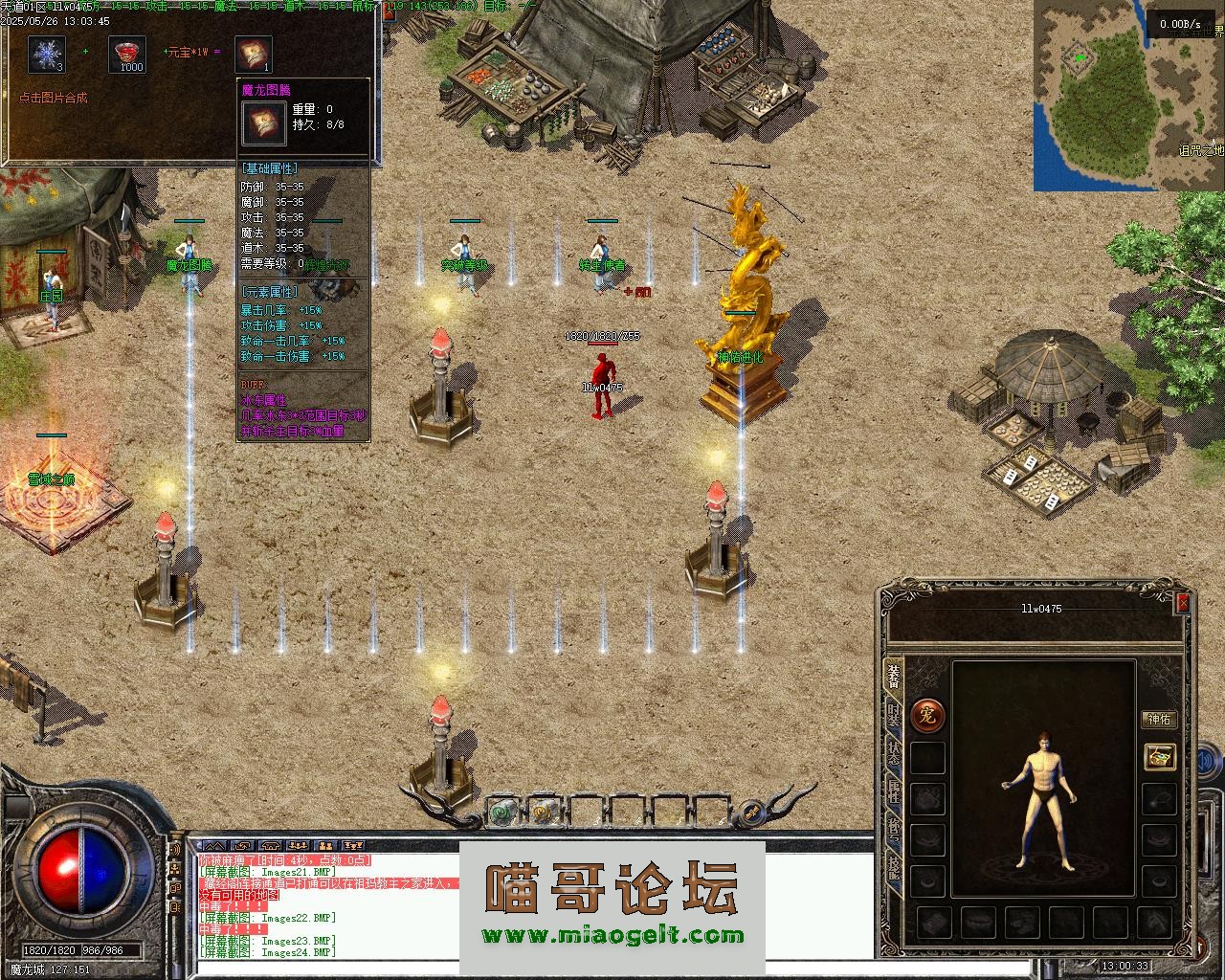Open the treasure chest icon
Viewport: 1225px width, 980px height.
(x=1160, y=756)
